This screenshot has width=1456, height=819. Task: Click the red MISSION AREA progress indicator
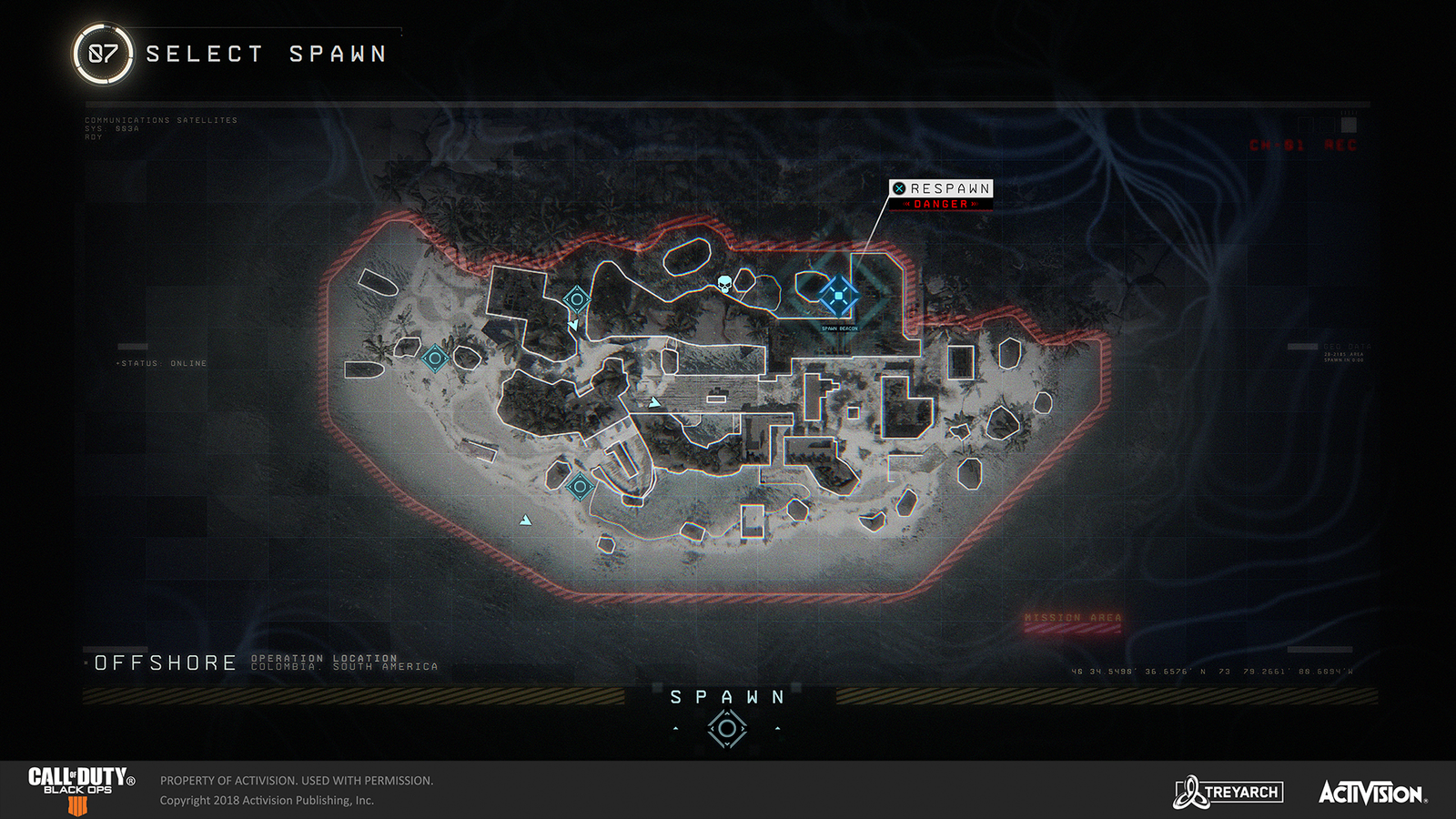1076,619
